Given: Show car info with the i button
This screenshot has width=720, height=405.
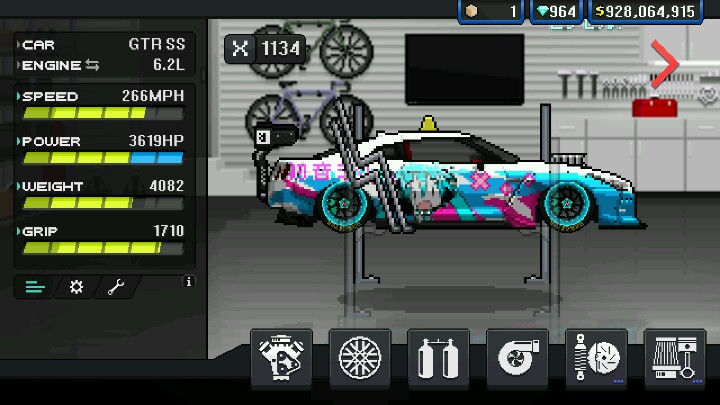Looking at the screenshot, I should click(188, 283).
